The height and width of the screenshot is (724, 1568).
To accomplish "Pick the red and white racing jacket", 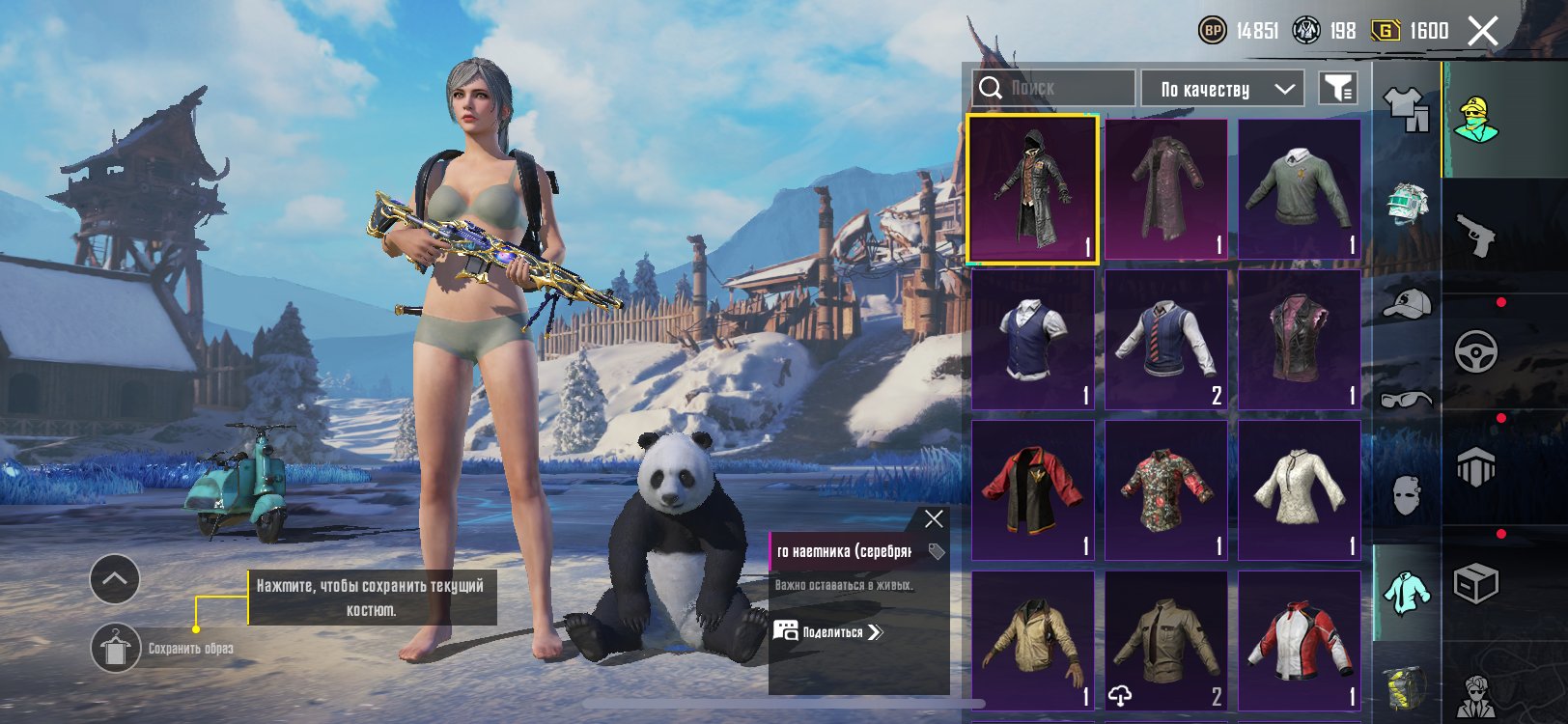I will pos(1300,641).
